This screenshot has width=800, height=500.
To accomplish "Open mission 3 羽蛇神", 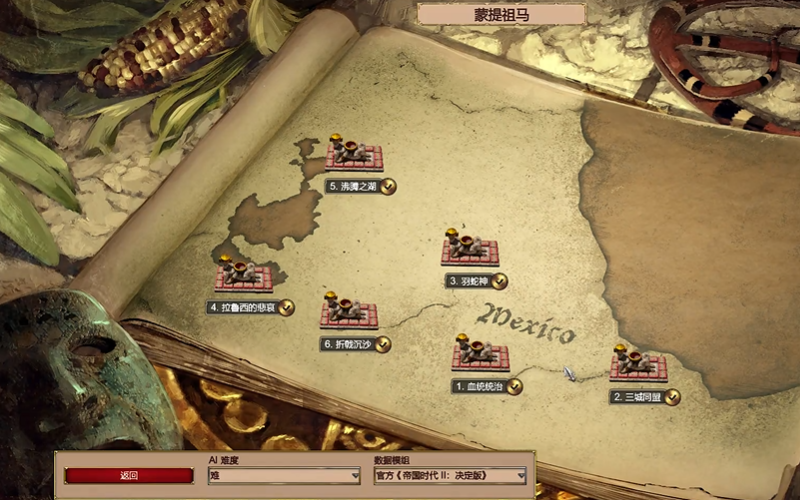I will (469, 252).
